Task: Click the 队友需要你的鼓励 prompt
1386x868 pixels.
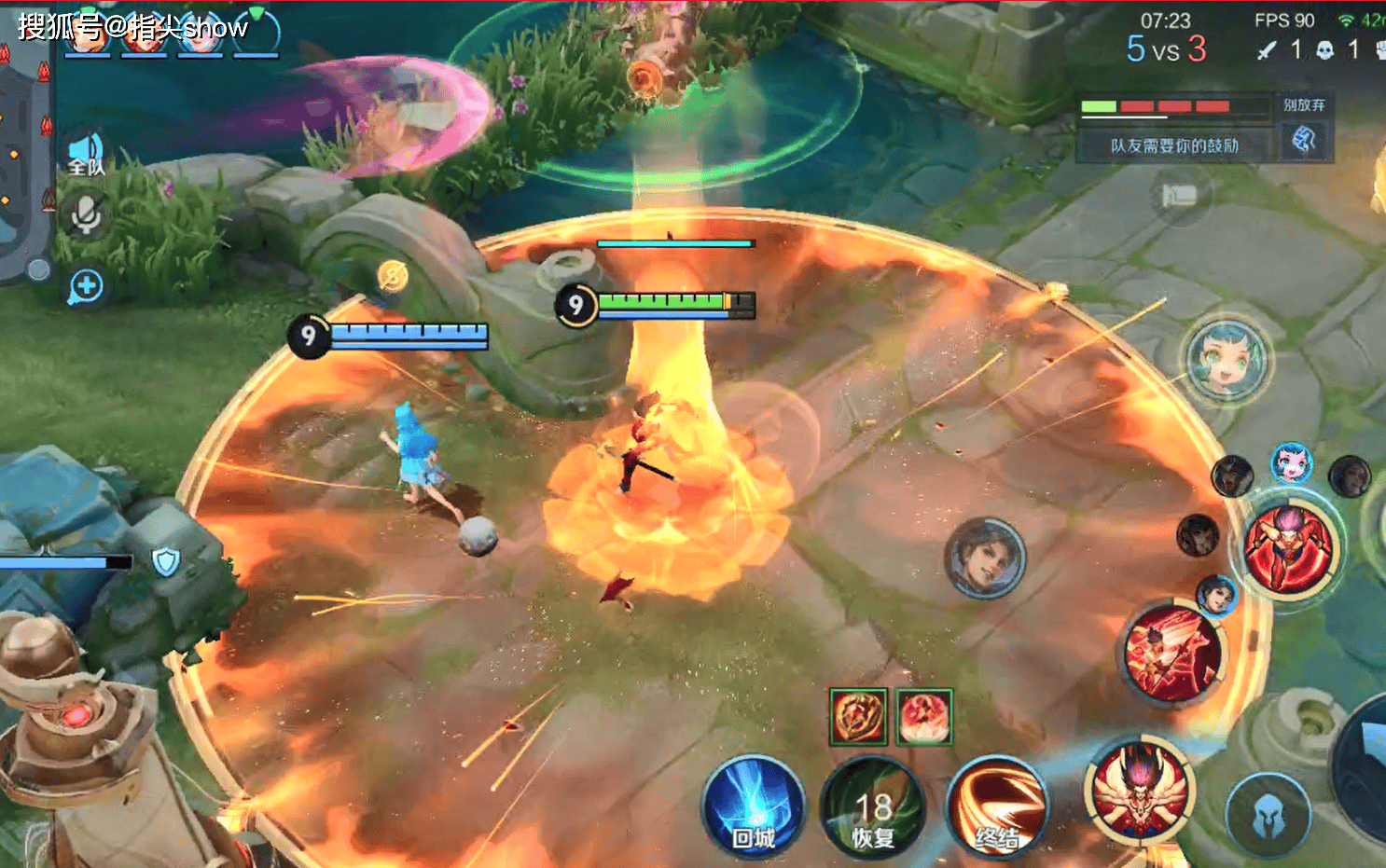Action: [x=1174, y=145]
